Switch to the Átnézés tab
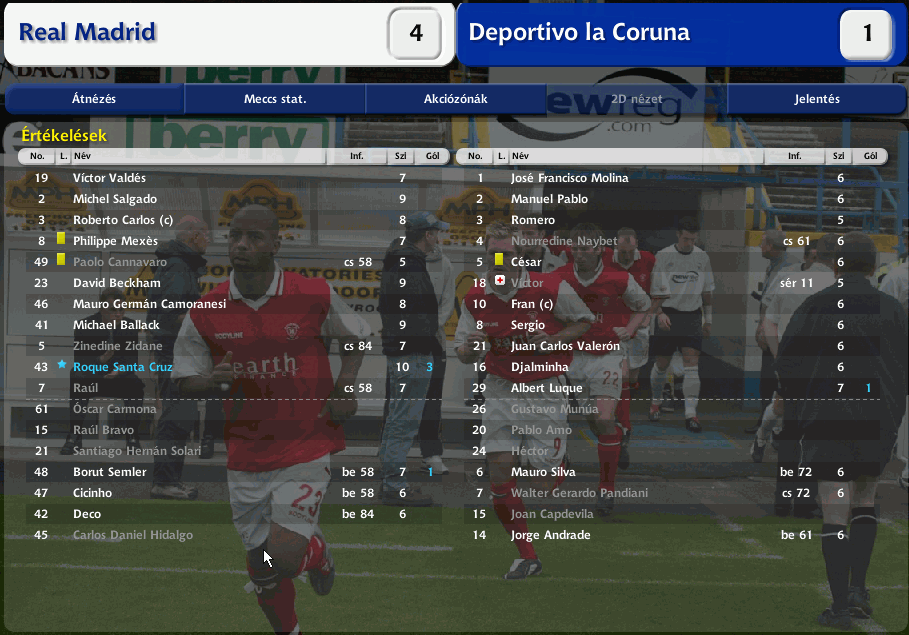This screenshot has height=635, width=909. point(94,99)
